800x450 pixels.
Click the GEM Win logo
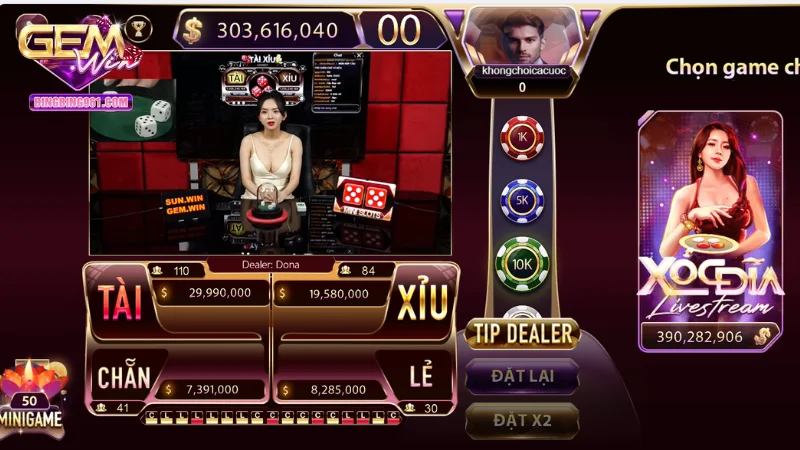coord(70,45)
